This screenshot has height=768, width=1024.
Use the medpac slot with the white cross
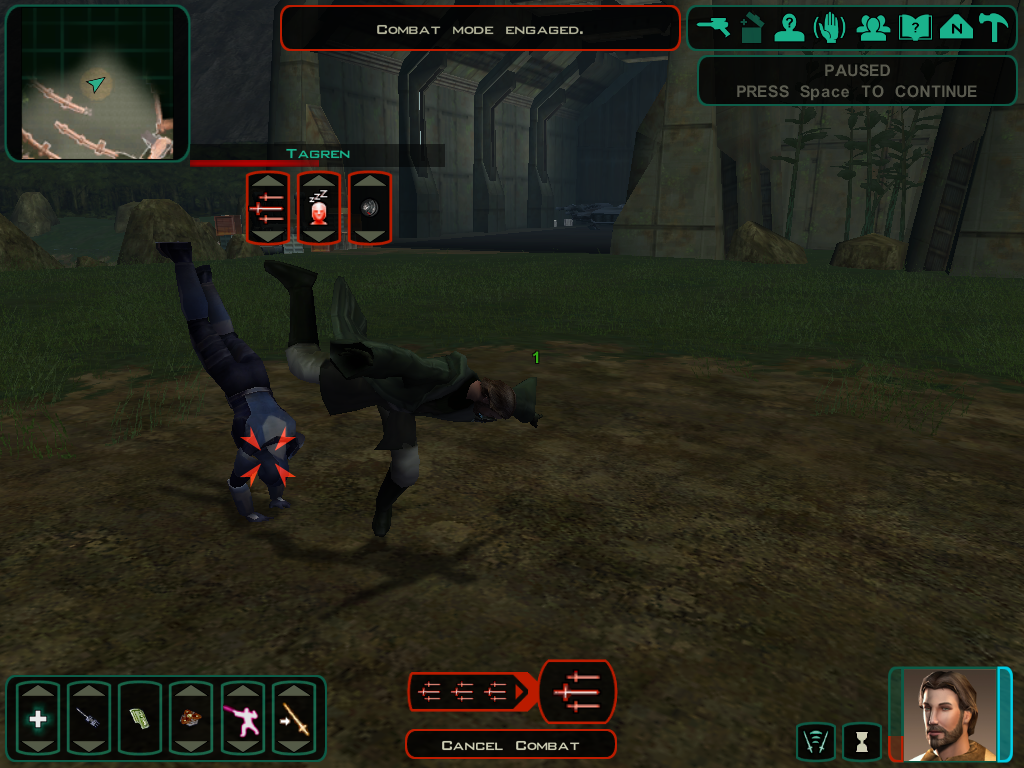(x=38, y=718)
